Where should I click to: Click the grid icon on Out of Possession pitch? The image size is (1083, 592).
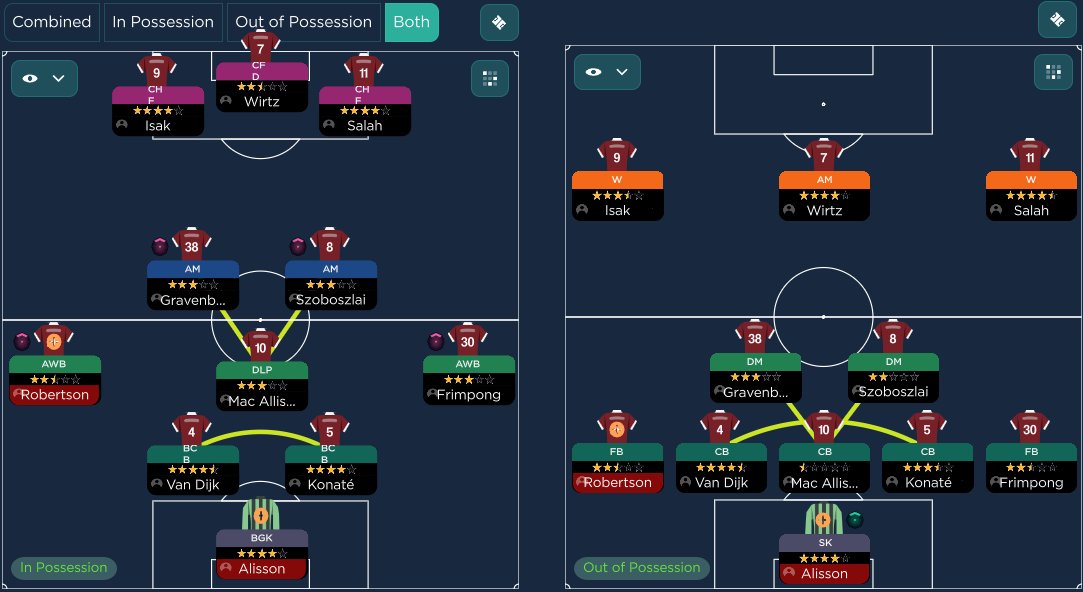coord(1053,72)
